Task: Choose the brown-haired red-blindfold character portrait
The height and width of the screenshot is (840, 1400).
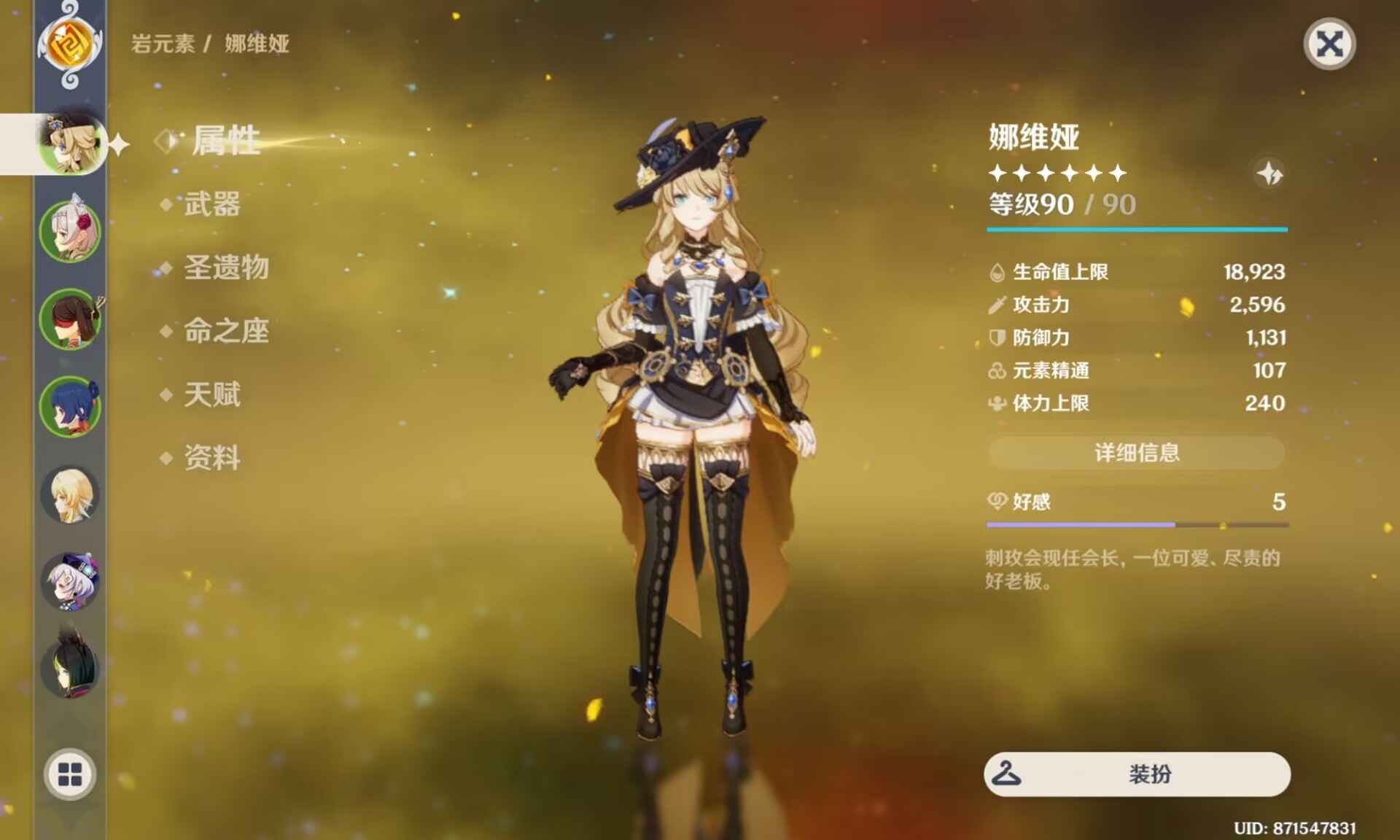Action: 70,319
